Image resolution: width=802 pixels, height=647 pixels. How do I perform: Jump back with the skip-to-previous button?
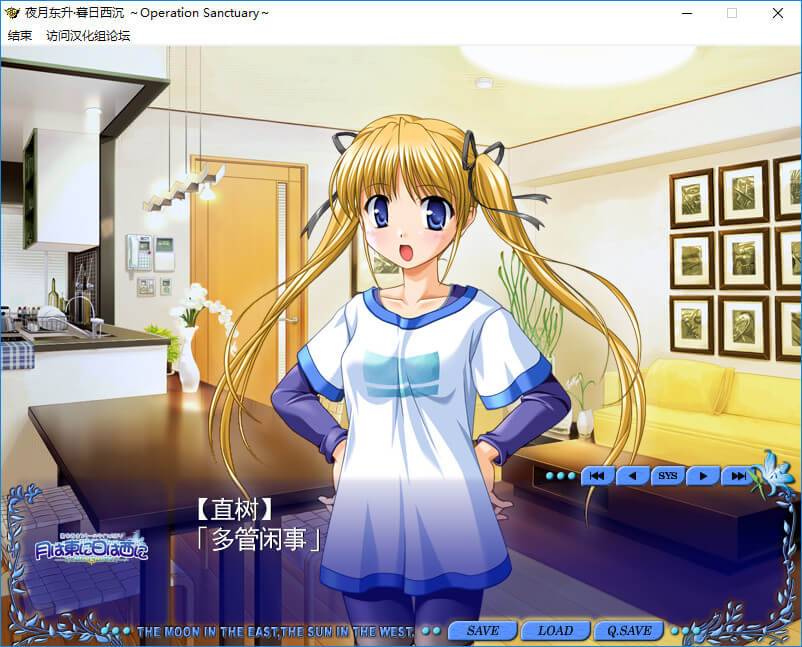click(x=597, y=476)
